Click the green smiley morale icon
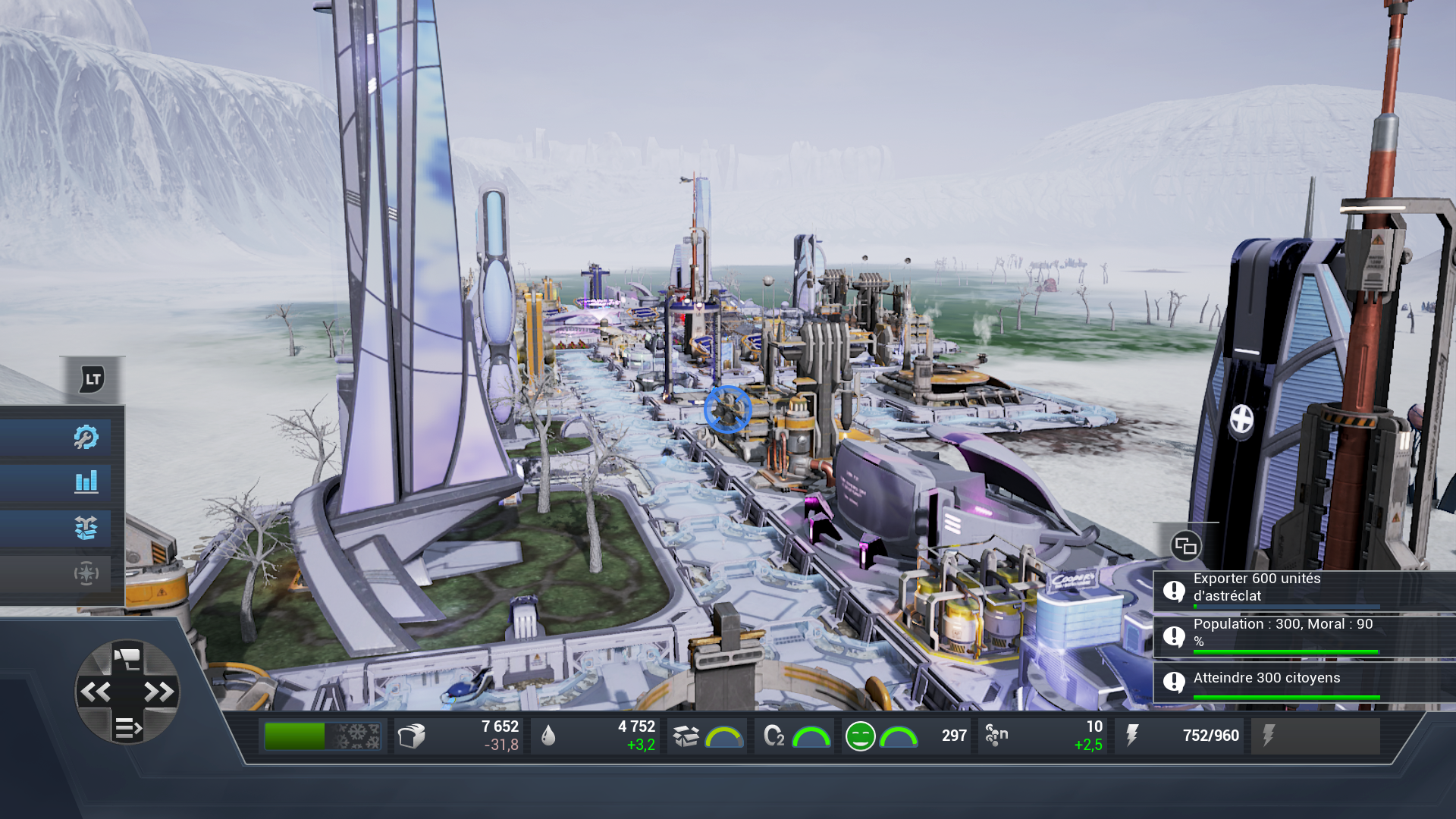Viewport: 1456px width, 819px height. 860,736
